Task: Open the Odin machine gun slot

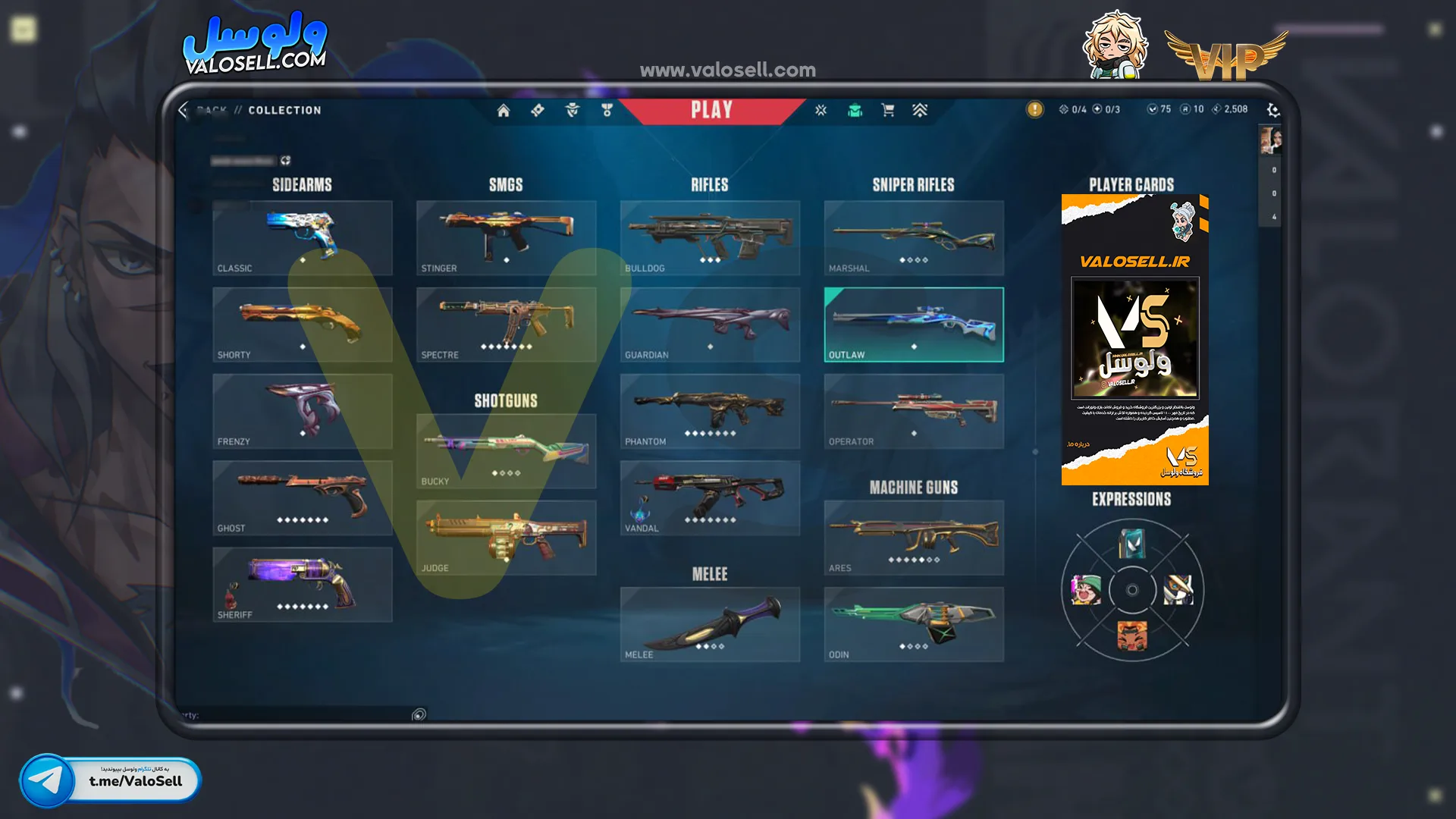Action: pos(914,624)
